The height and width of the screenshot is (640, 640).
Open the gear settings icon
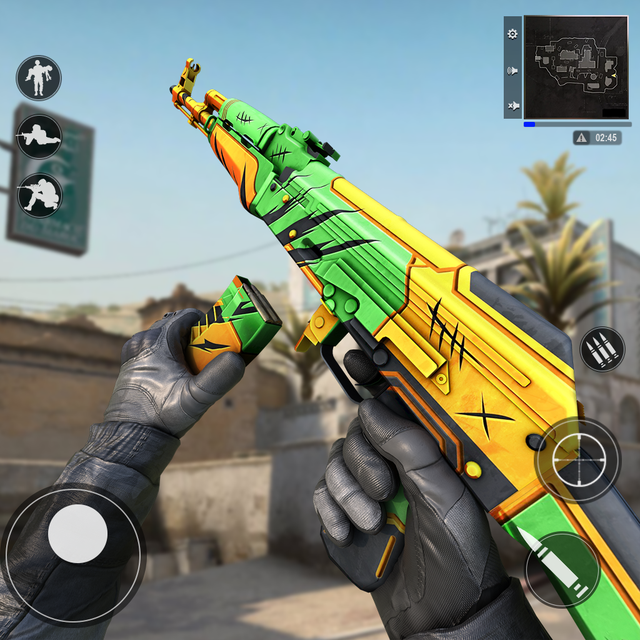tap(513, 33)
